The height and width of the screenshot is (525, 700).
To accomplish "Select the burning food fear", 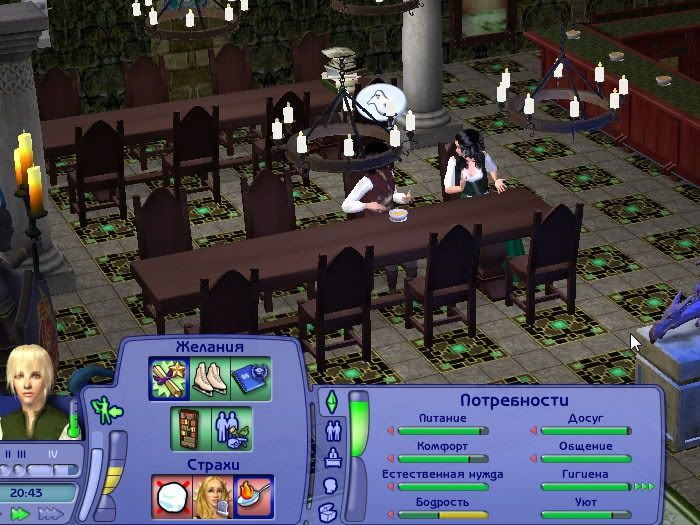I will (x=251, y=497).
